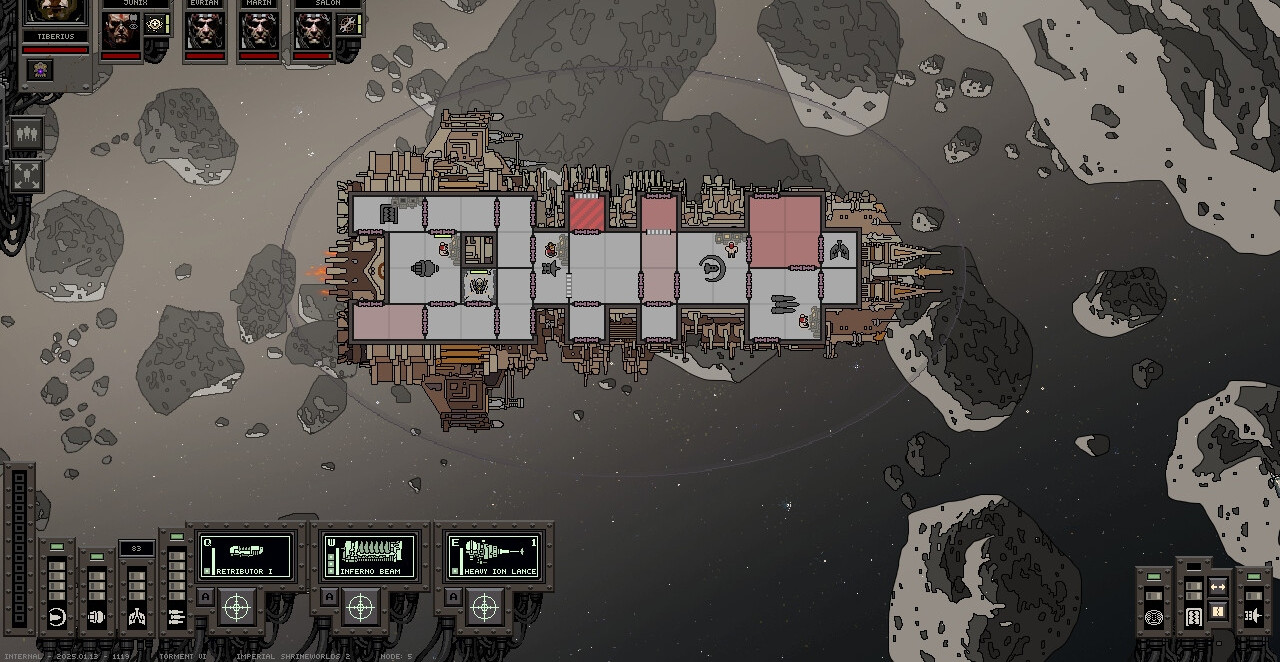Click the targeting crosshair under Retributor I
1280x662 pixels.
tap(237, 607)
